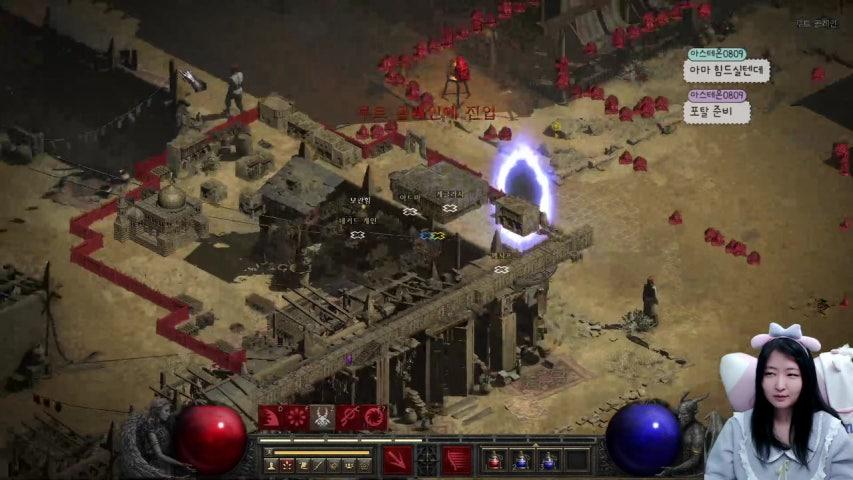This screenshot has width=853, height=480.
Task: Toggle the ornate mini-panel button between skills
Action: pos(427,460)
